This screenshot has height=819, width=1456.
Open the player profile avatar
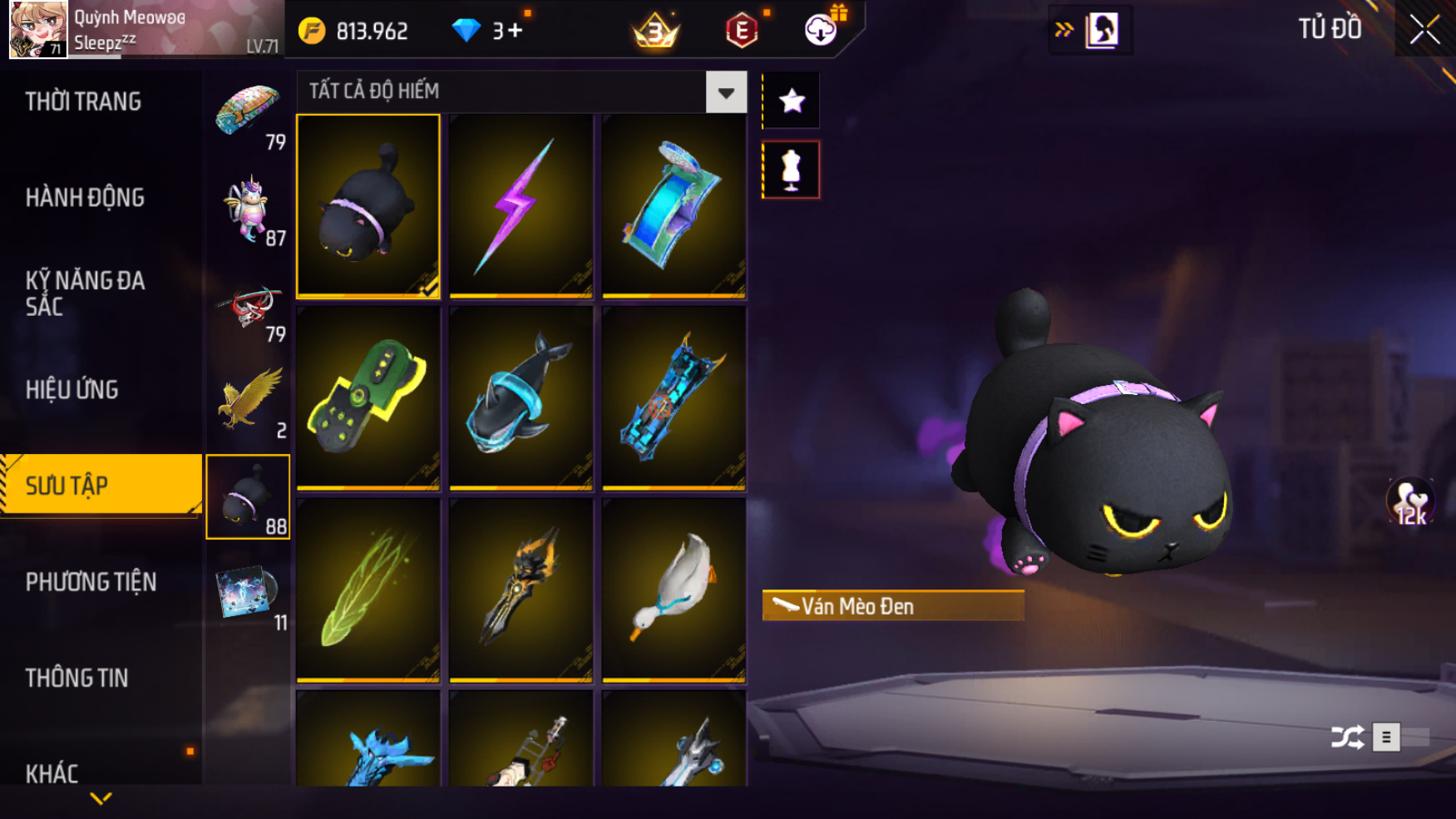37,29
